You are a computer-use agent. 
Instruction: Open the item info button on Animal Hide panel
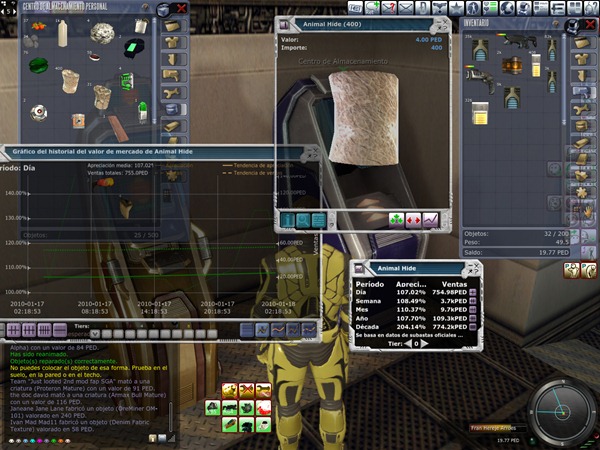[x=288, y=220]
